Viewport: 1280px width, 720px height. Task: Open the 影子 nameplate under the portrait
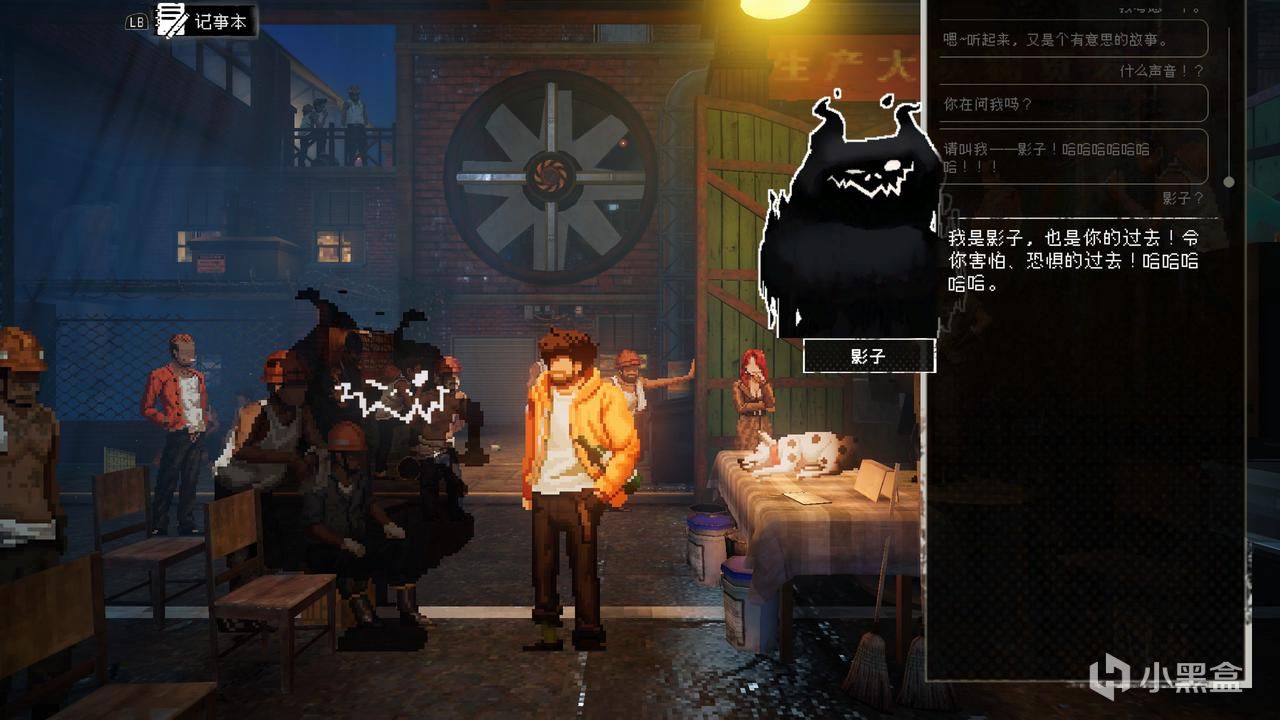[x=868, y=356]
